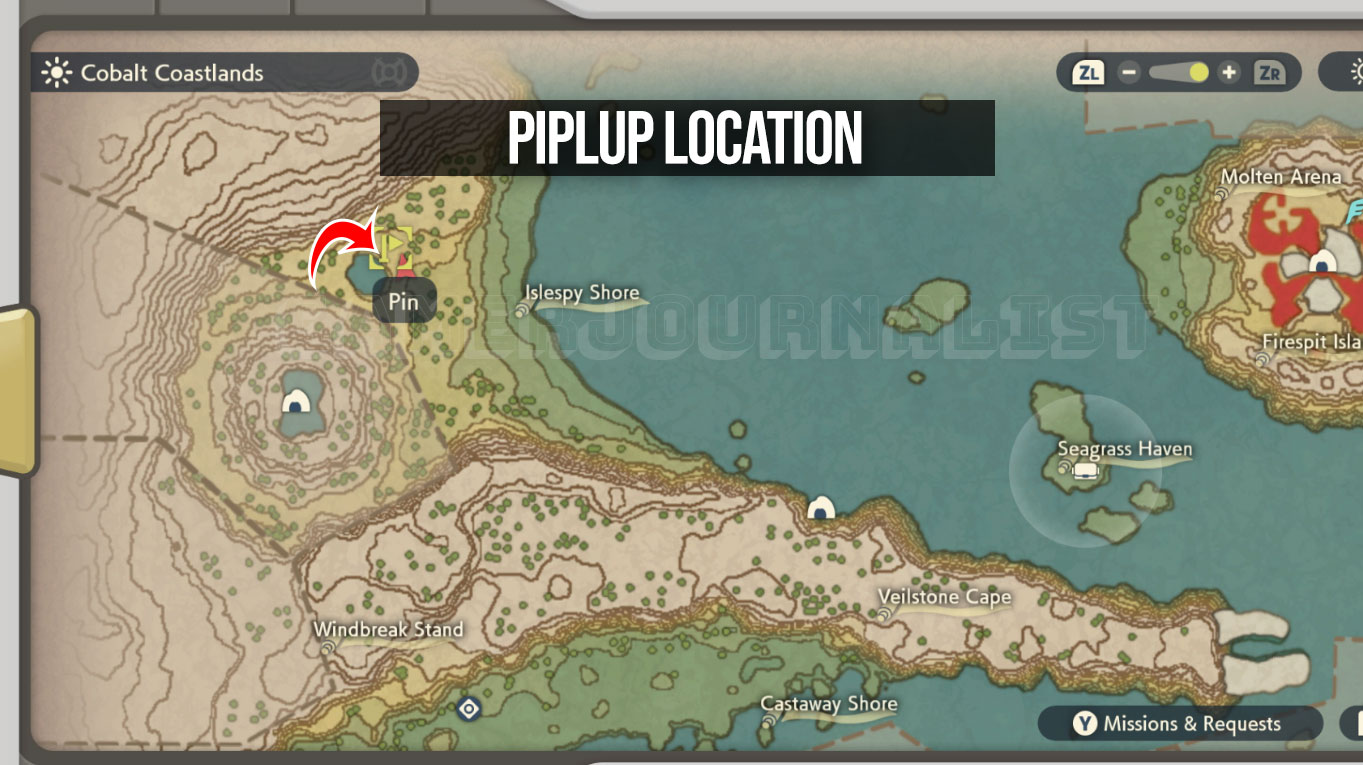This screenshot has width=1363, height=765.
Task: Expand the Pin tooltip under the marker
Action: [403, 301]
